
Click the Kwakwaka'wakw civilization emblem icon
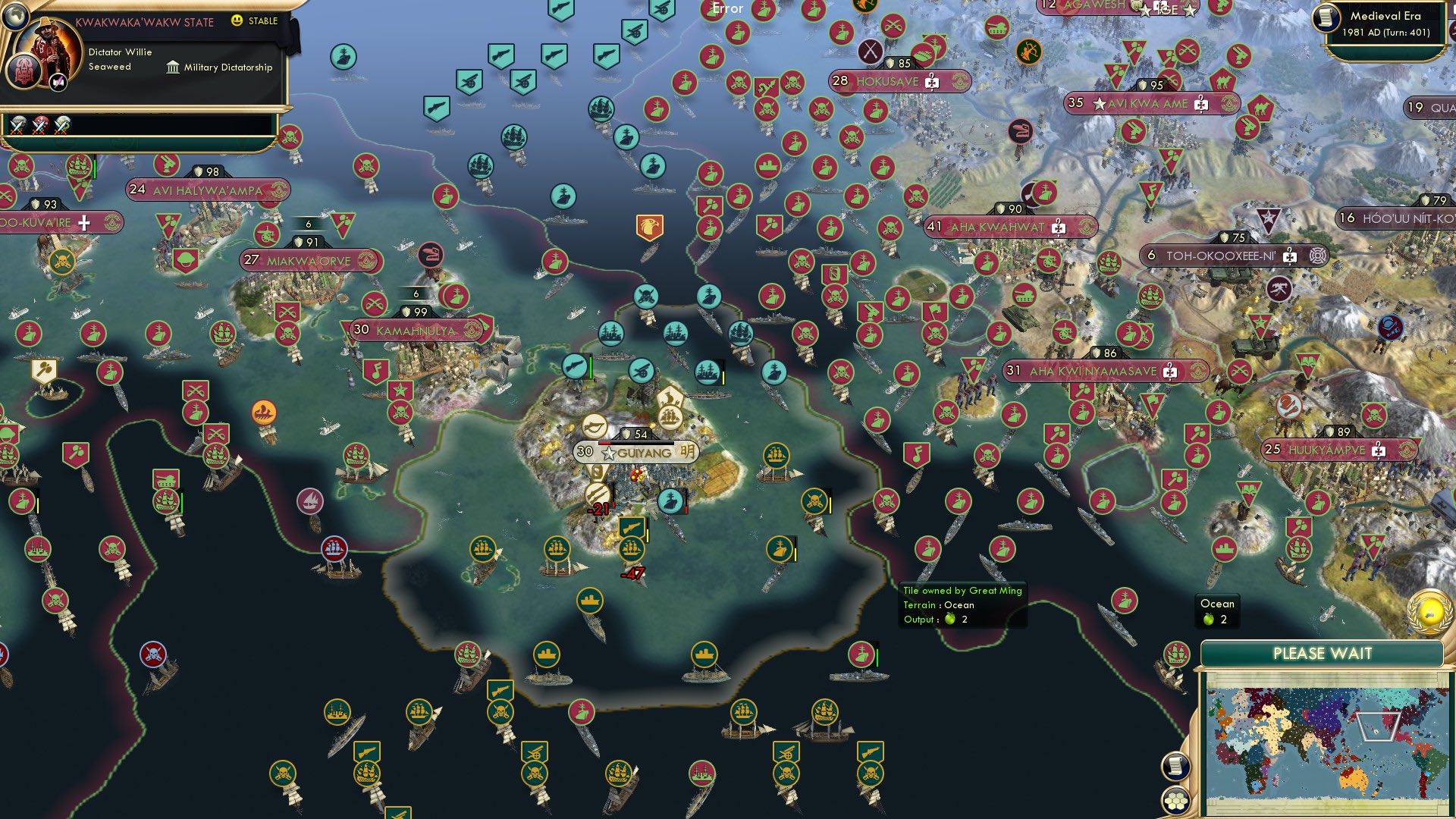(x=24, y=73)
